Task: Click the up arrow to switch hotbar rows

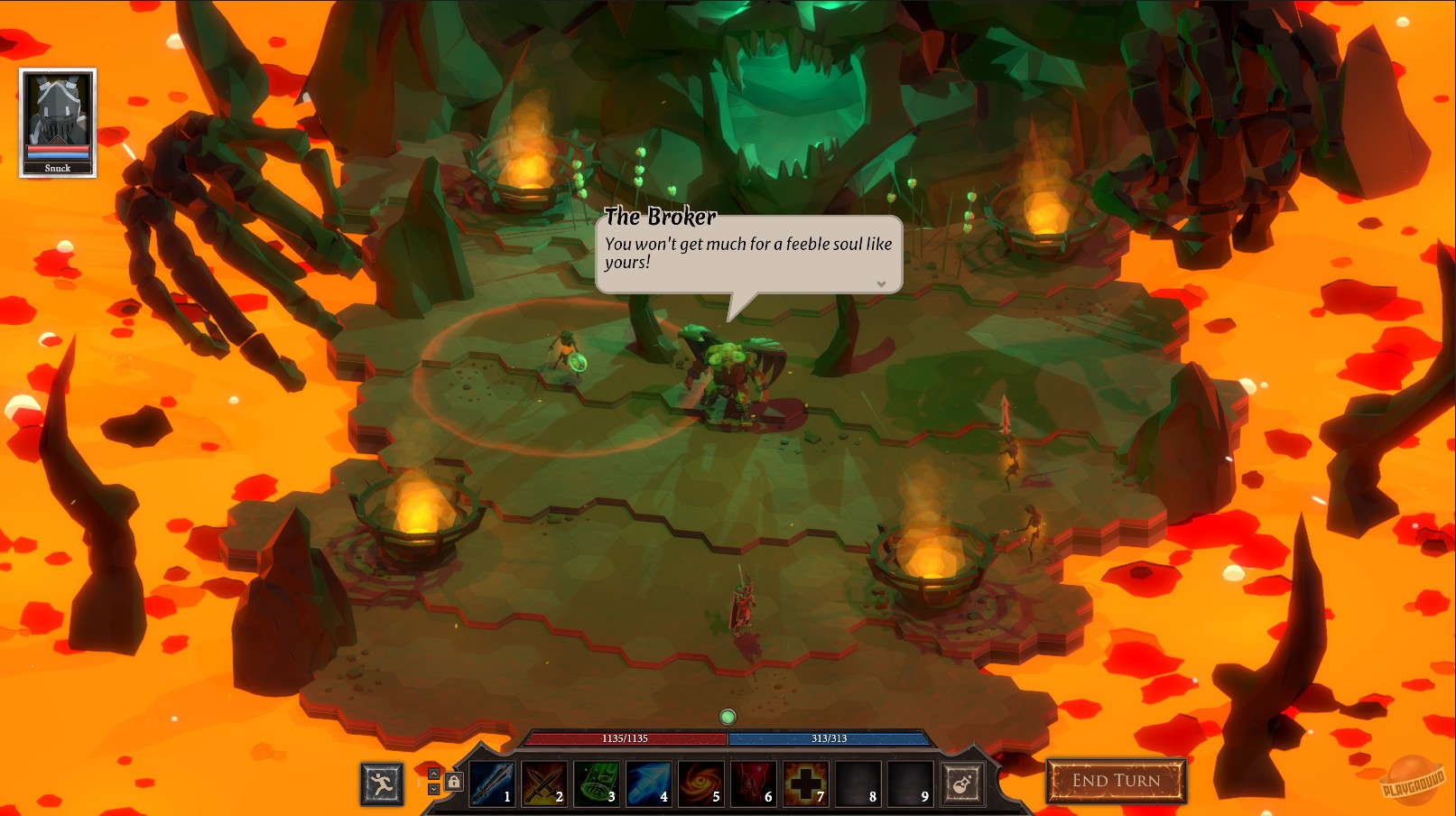Action: 431,772
